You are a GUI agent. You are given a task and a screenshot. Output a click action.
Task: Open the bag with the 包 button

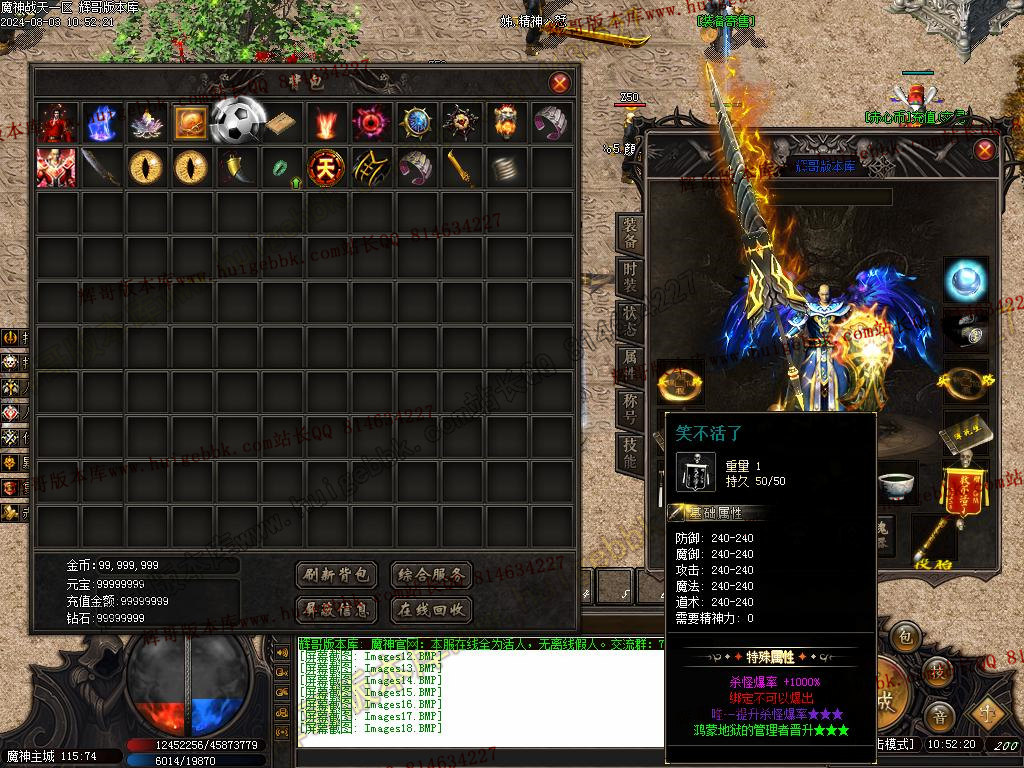click(x=905, y=636)
